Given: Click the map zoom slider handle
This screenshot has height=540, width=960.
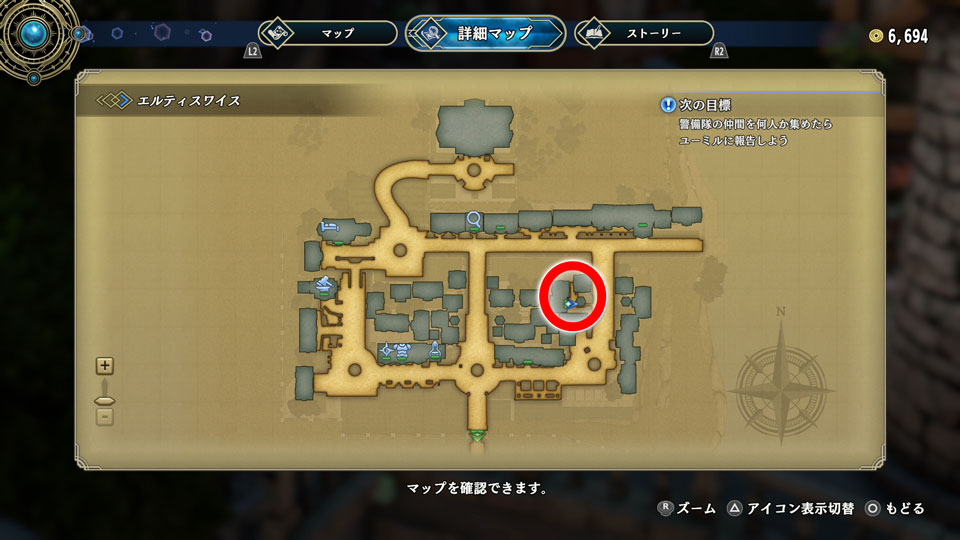Looking at the screenshot, I should [105, 401].
